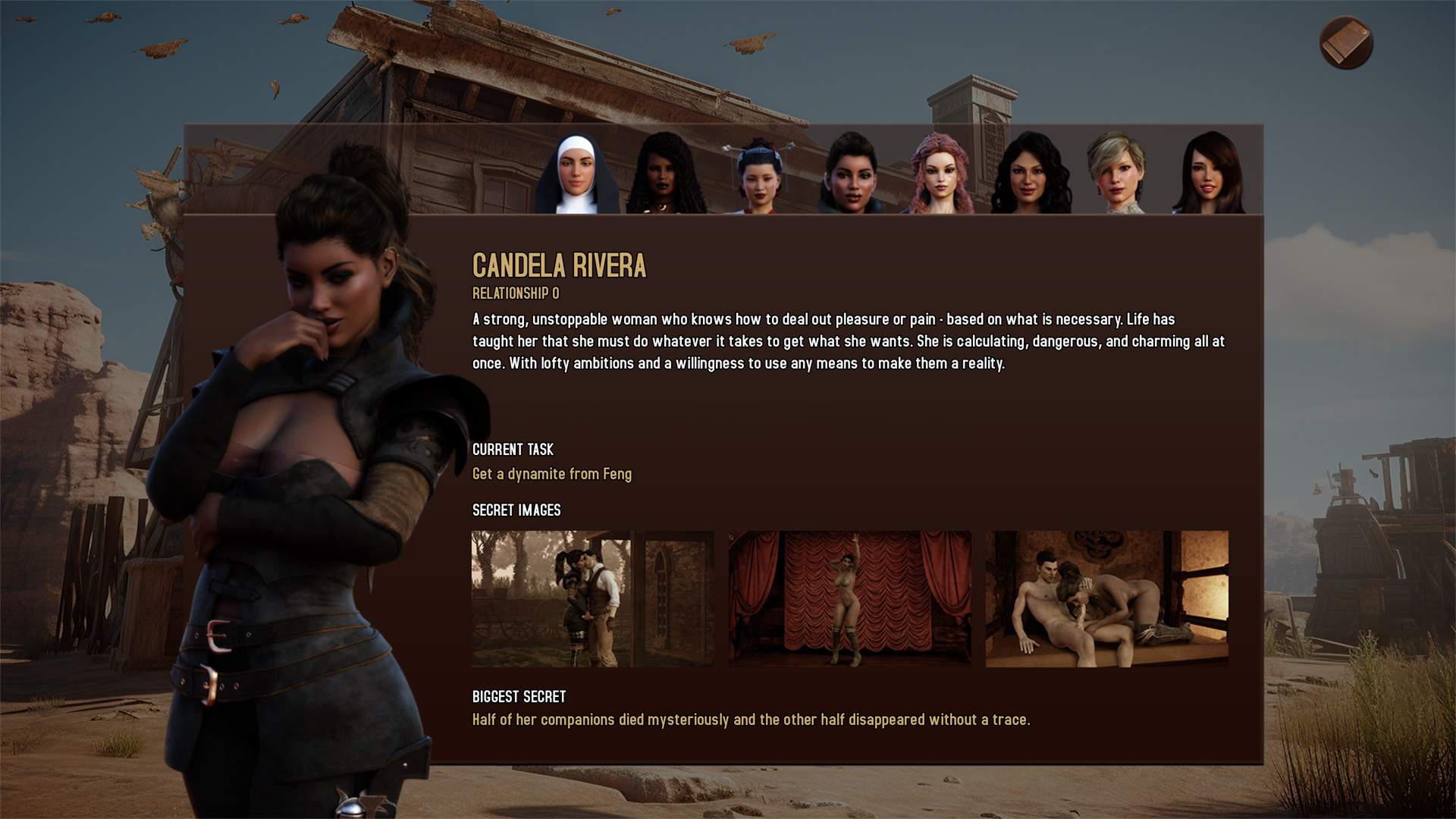Viewport: 1456px width, 819px height.
Task: Pick the pink-haired woman portrait
Action: pyautogui.click(x=941, y=174)
